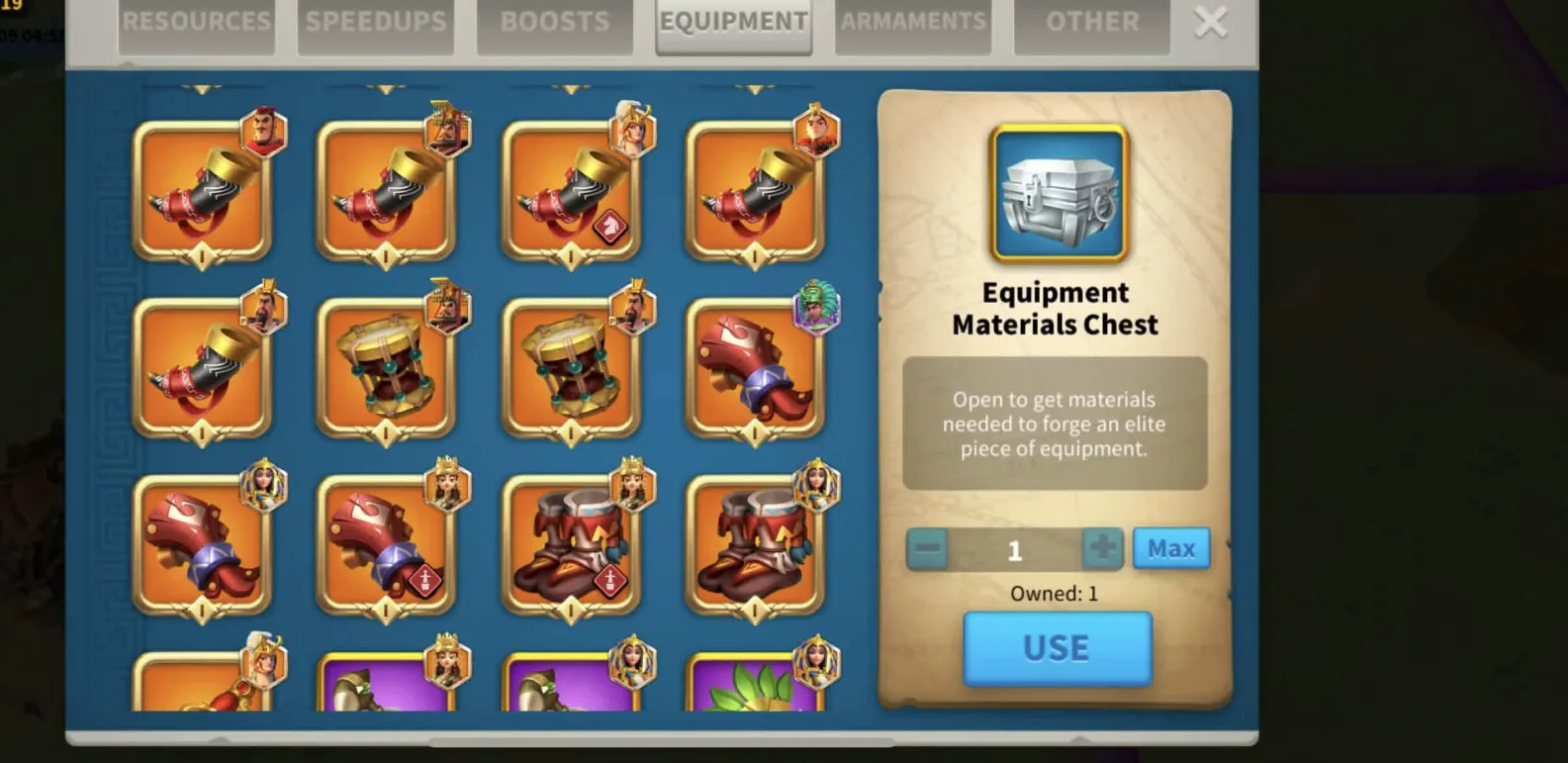1568x763 pixels.
Task: Close the items window
Action: 1211,22
